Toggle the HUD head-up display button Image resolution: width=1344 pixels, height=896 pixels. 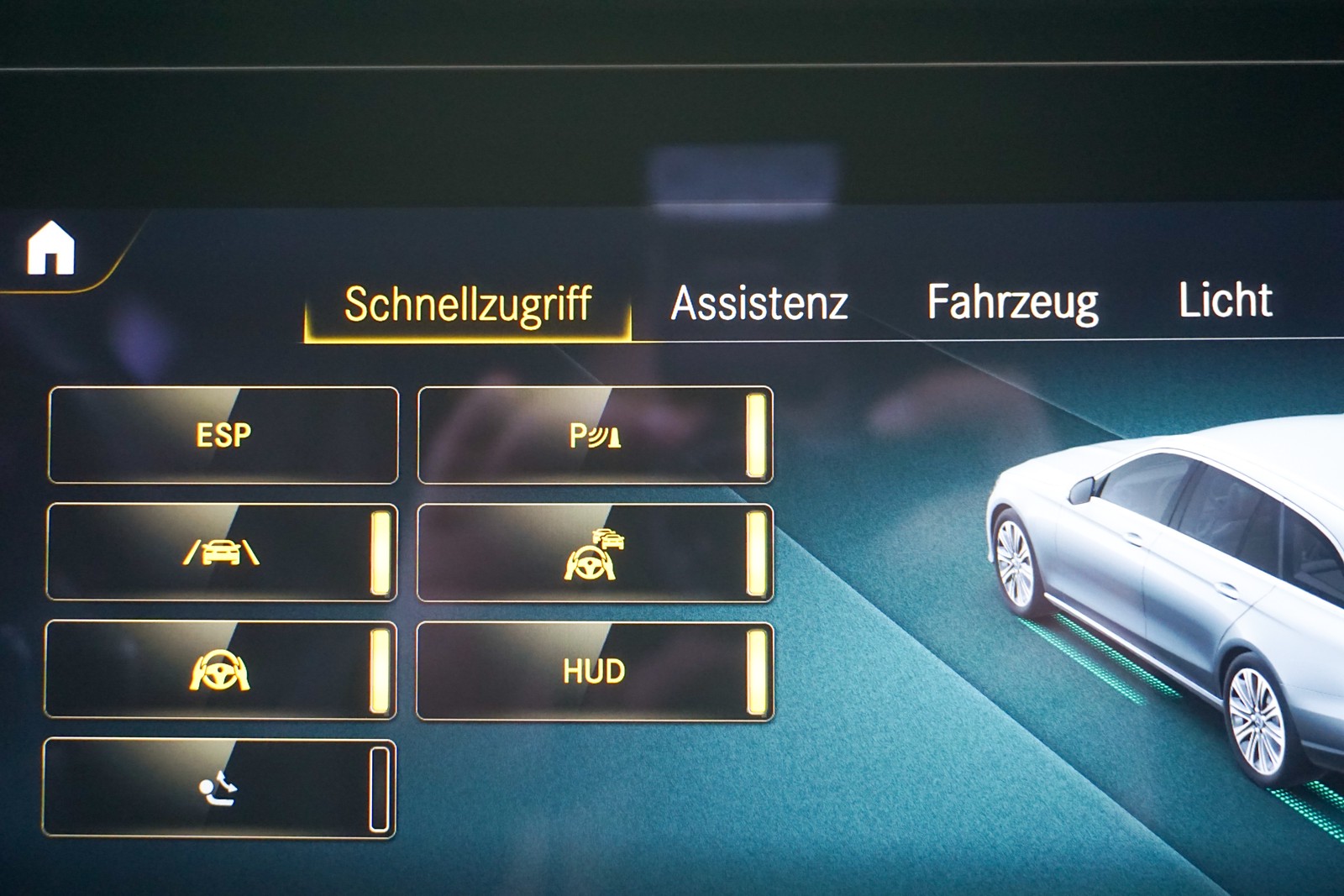[595, 671]
